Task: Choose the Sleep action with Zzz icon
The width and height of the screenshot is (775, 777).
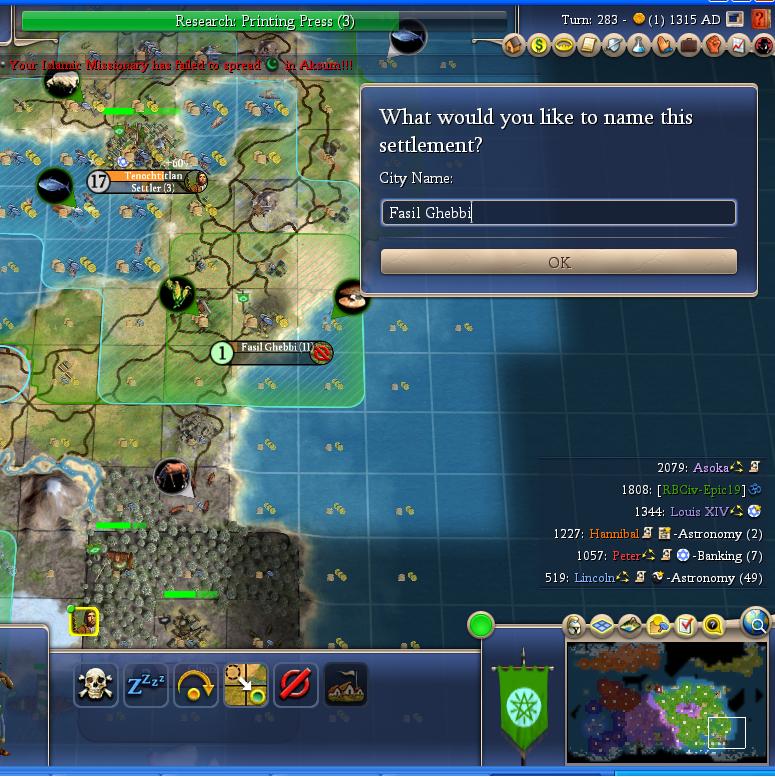Action: tap(146, 685)
